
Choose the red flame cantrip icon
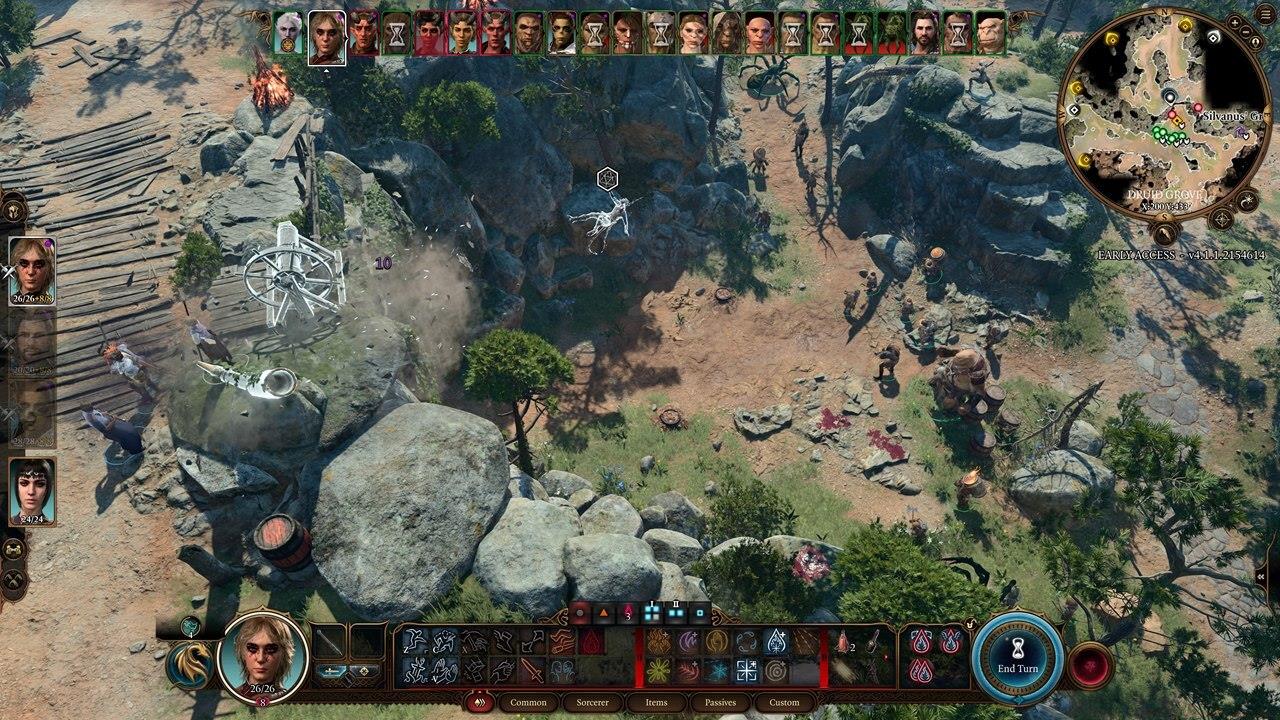coord(592,641)
